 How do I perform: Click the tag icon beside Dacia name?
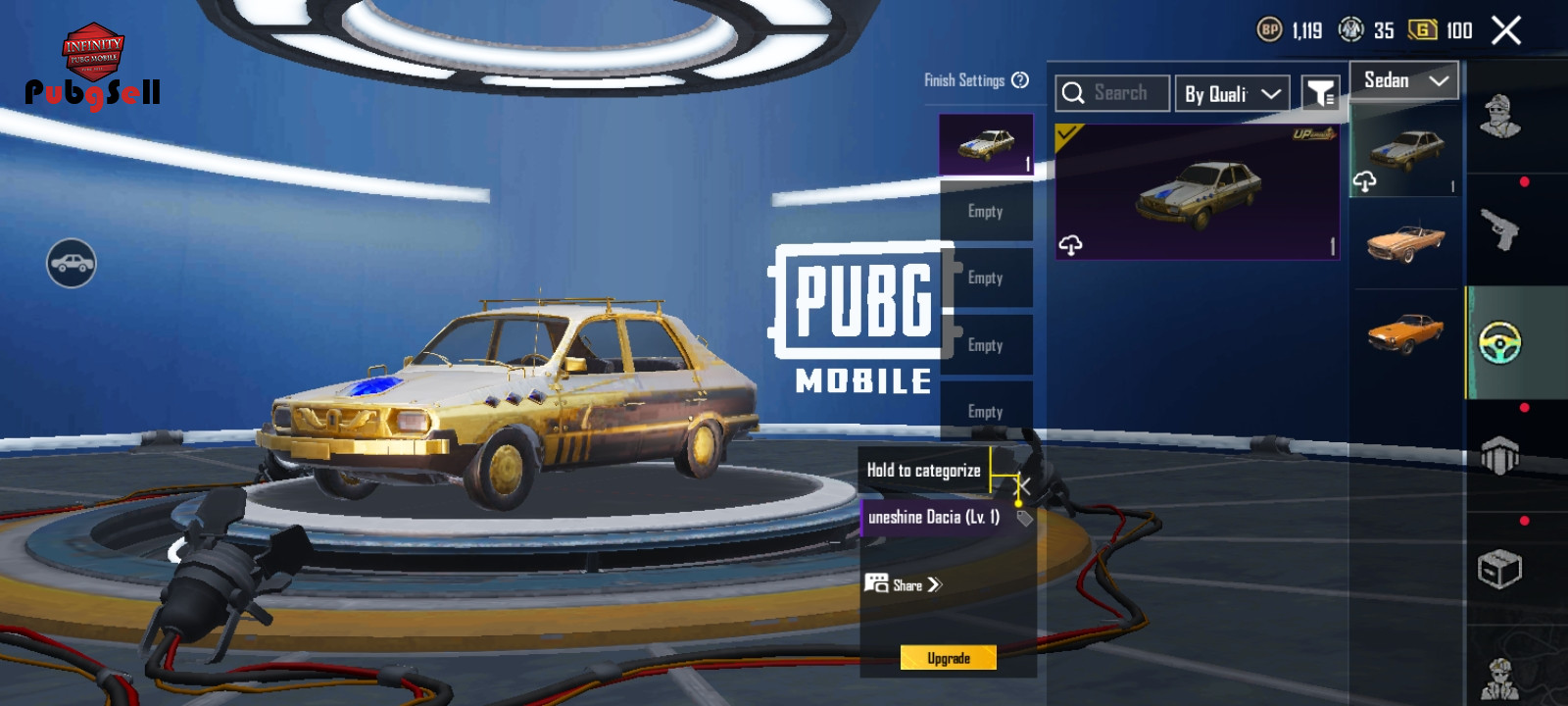[1024, 518]
